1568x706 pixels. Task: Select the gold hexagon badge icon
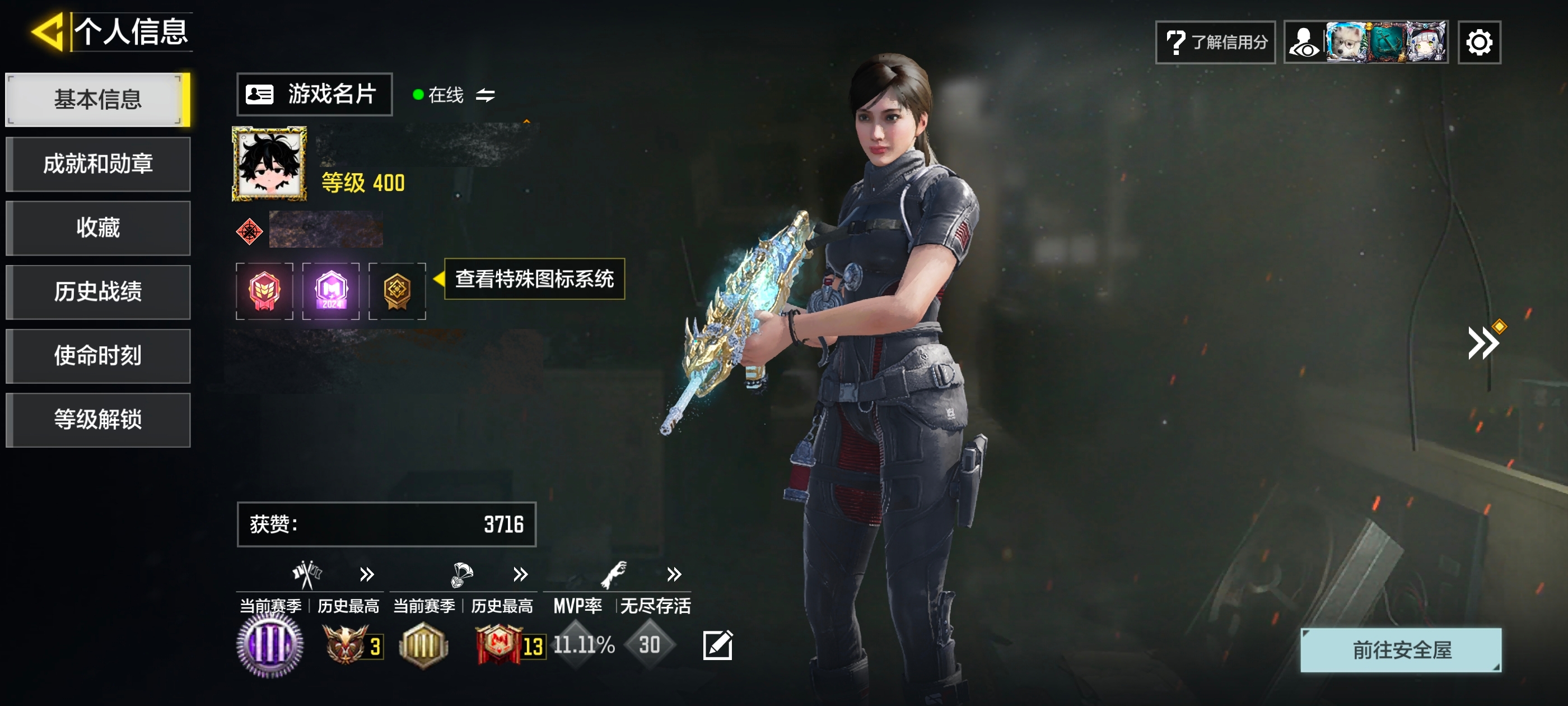click(x=397, y=291)
